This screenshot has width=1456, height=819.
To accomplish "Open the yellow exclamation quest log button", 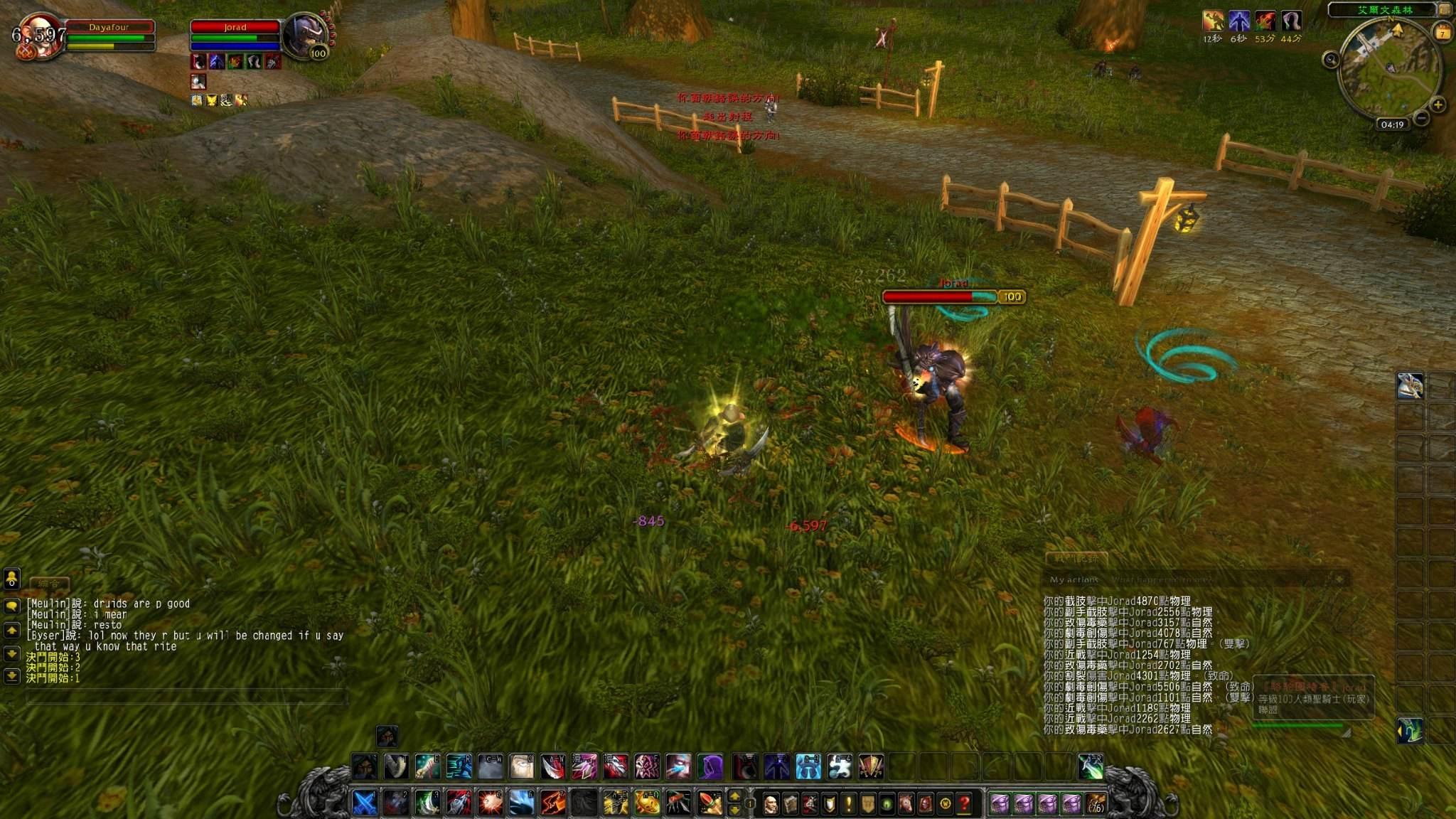I will tap(848, 804).
